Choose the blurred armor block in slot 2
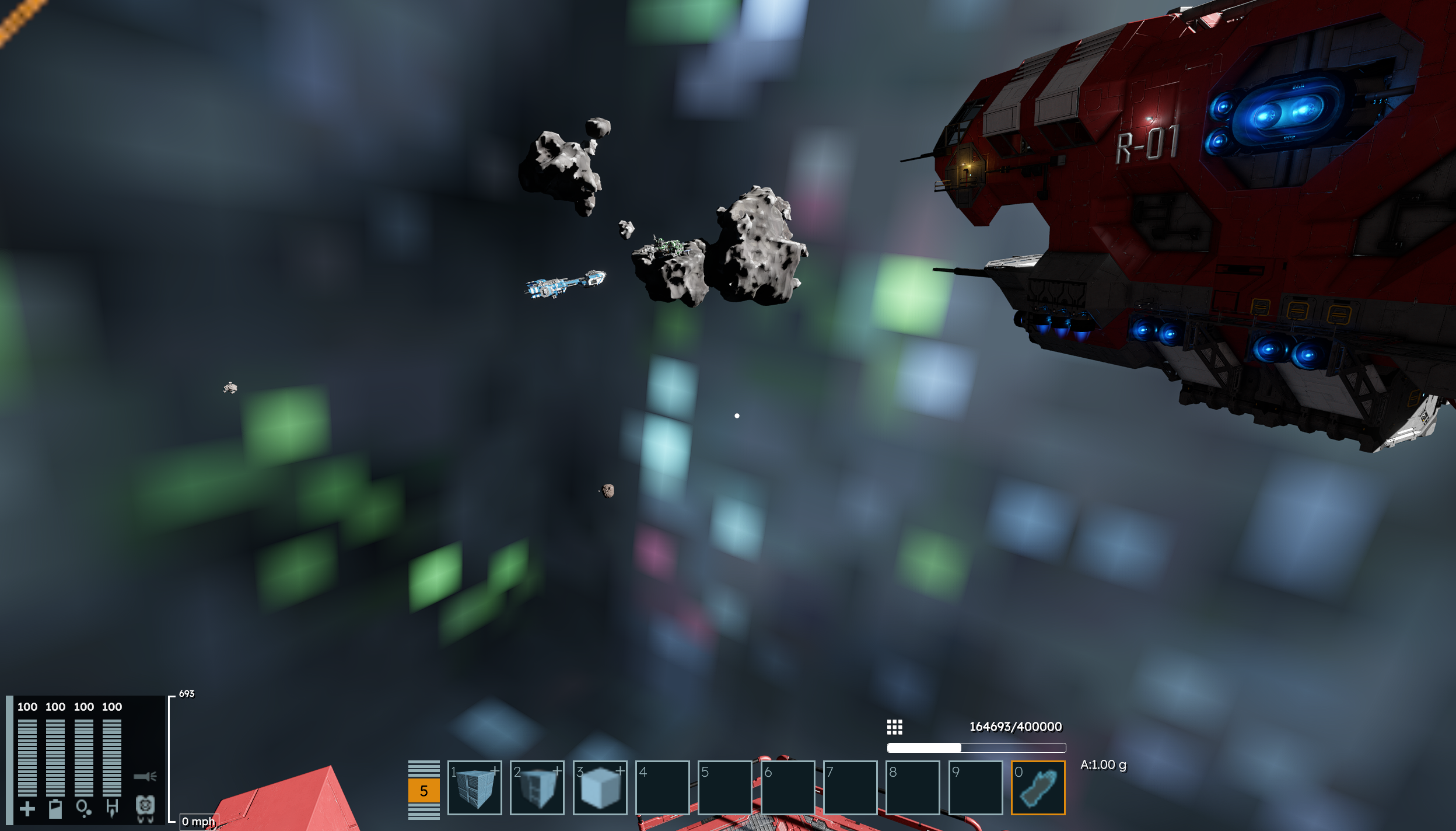1456x831 pixels. [x=537, y=787]
